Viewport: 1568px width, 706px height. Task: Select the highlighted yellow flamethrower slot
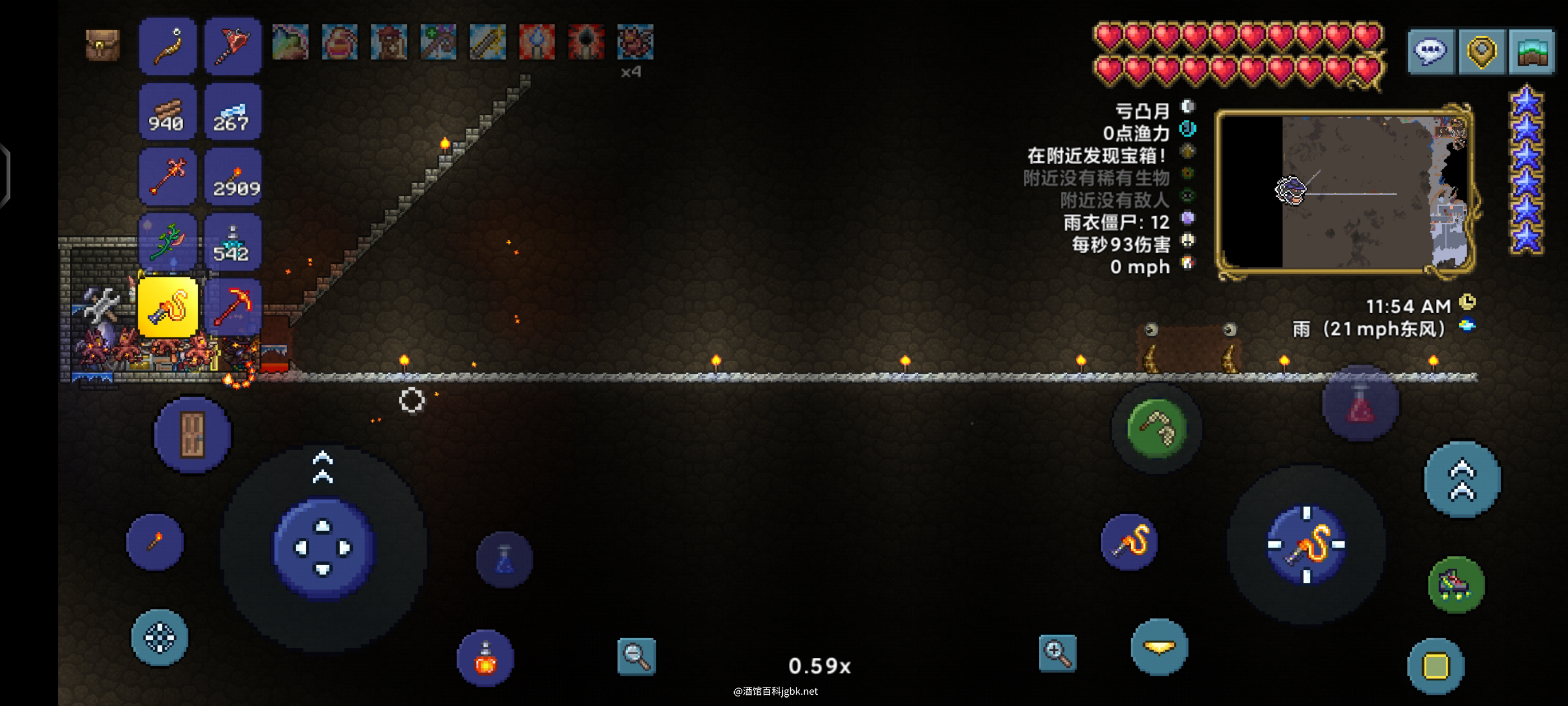click(x=168, y=306)
